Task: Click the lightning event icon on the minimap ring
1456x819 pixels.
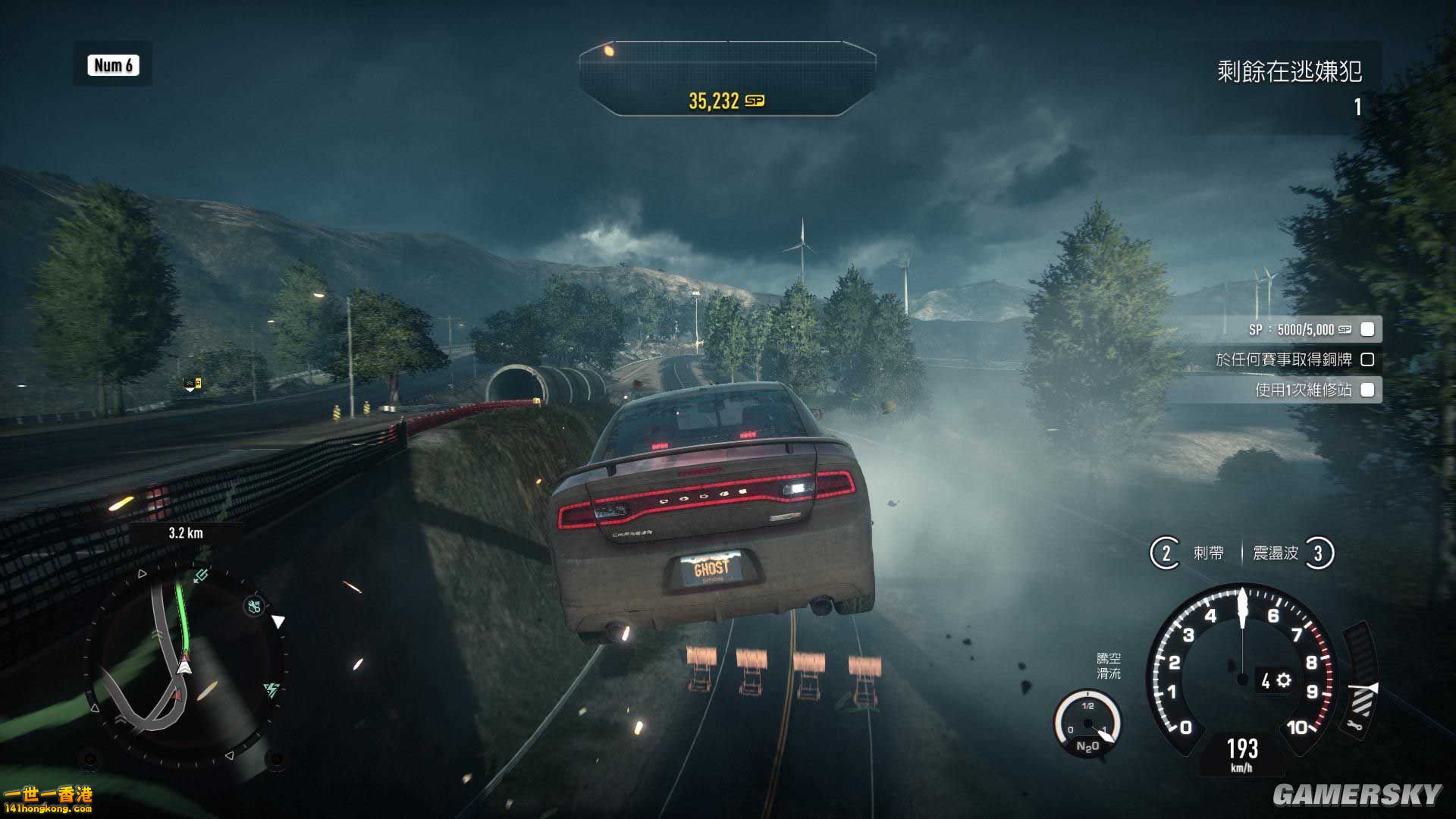Action: pos(271,690)
